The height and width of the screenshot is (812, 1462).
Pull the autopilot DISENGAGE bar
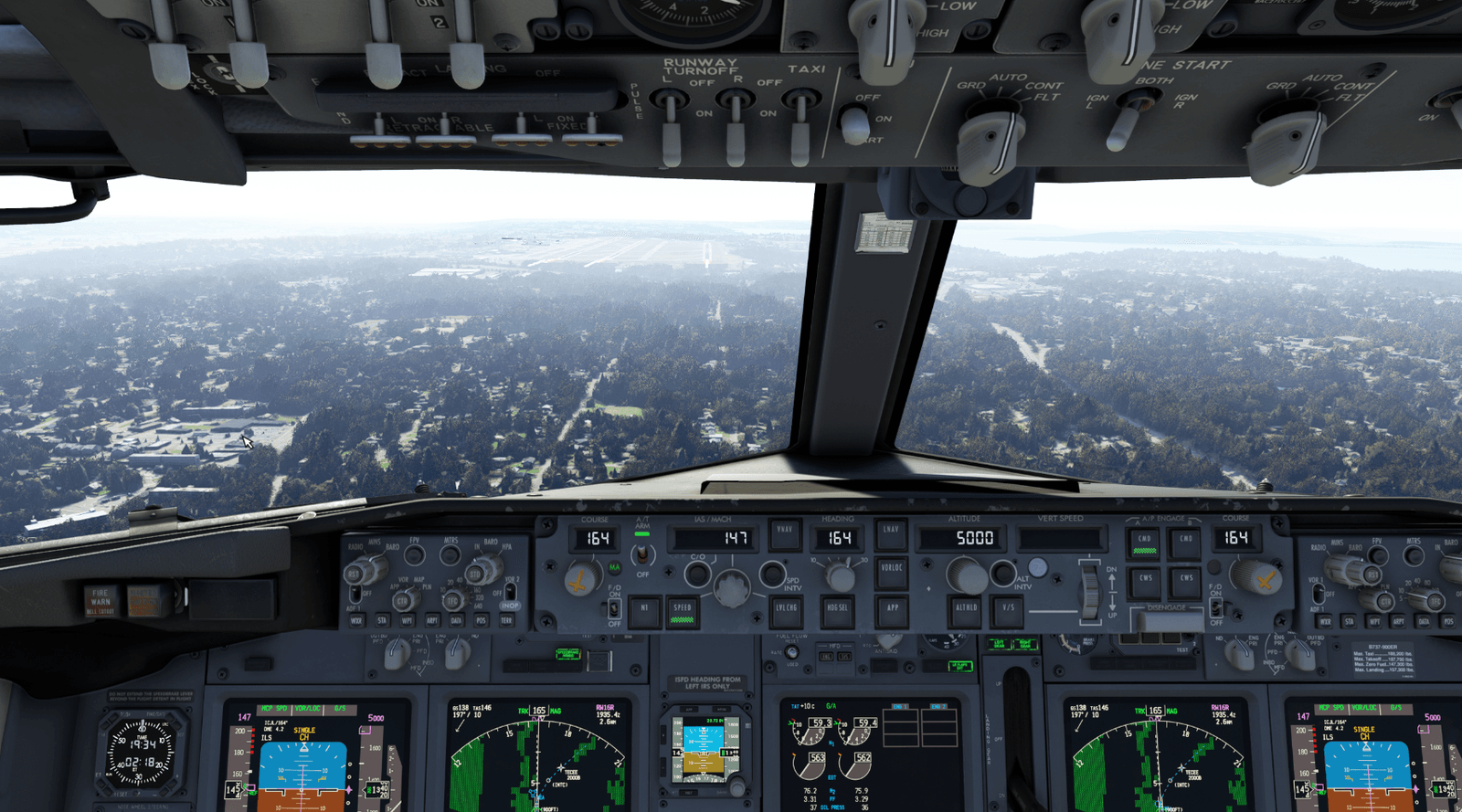pyautogui.click(x=1171, y=620)
